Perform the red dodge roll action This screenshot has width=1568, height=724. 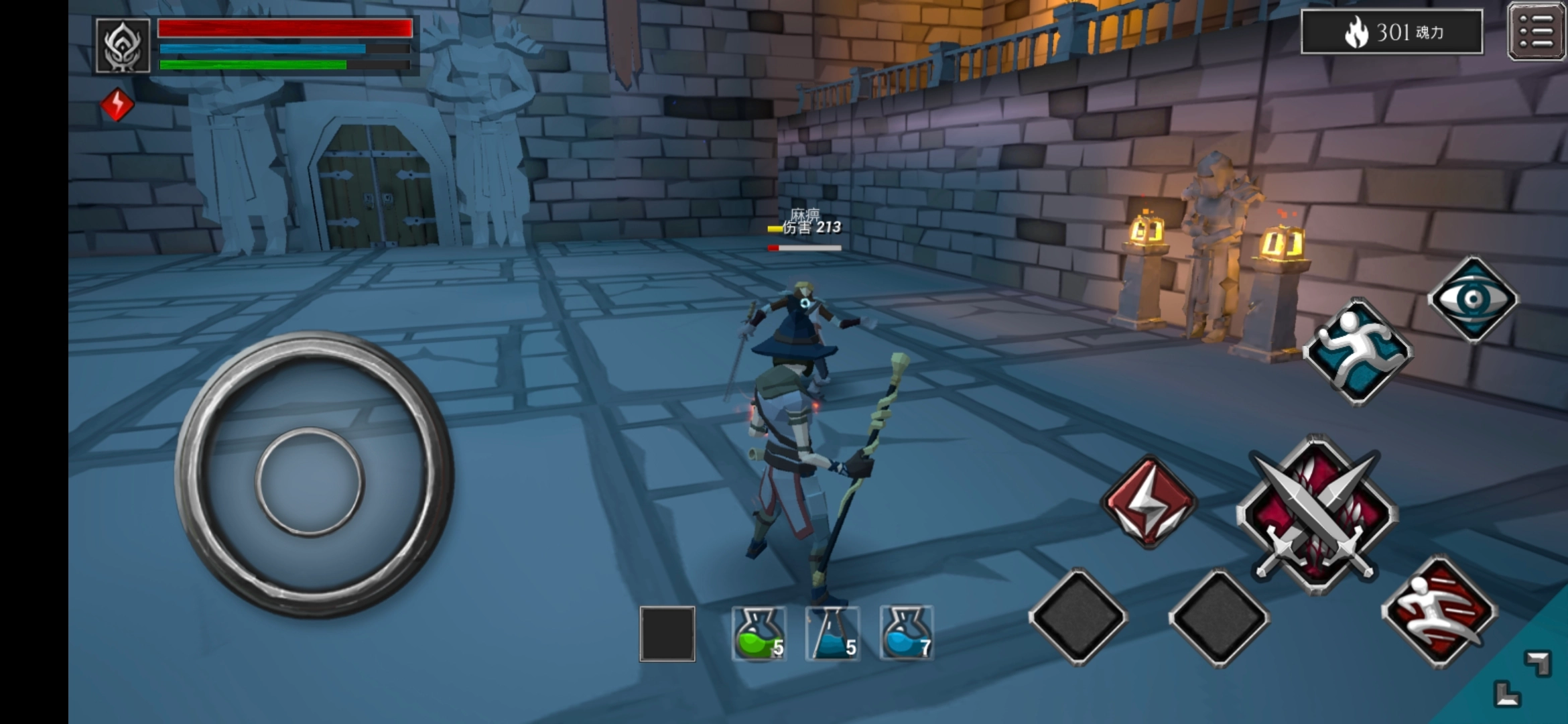1439,611
